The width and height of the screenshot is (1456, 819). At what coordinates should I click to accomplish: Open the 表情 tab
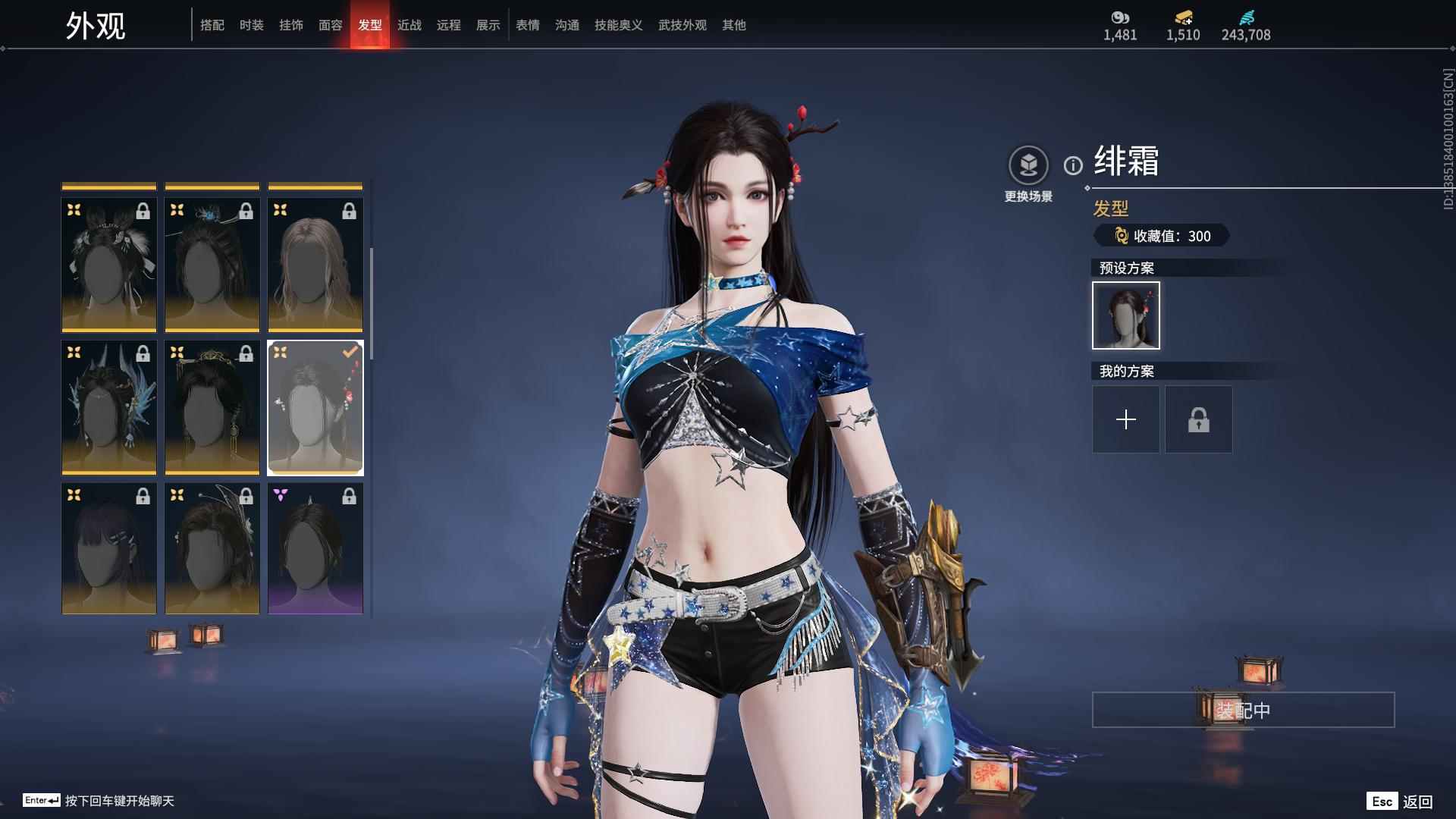(x=528, y=25)
